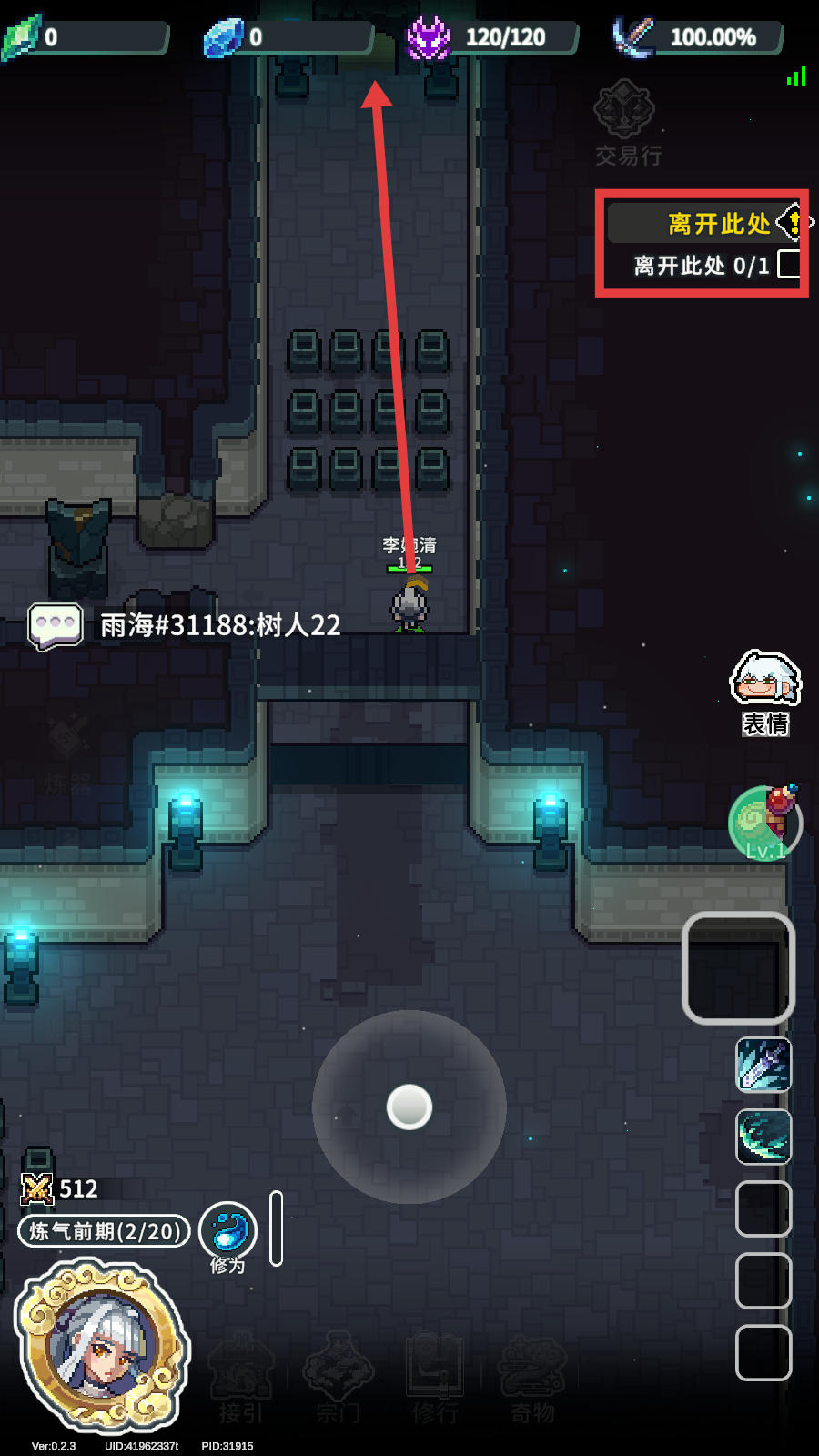
Task: Open the 交易行 trading house
Action: (x=626, y=122)
